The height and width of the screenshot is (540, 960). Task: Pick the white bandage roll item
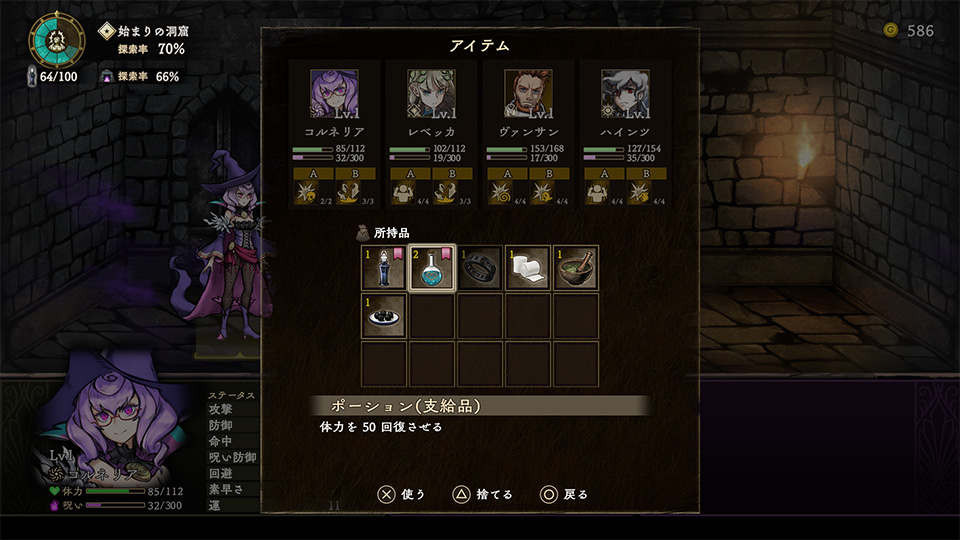[x=528, y=268]
